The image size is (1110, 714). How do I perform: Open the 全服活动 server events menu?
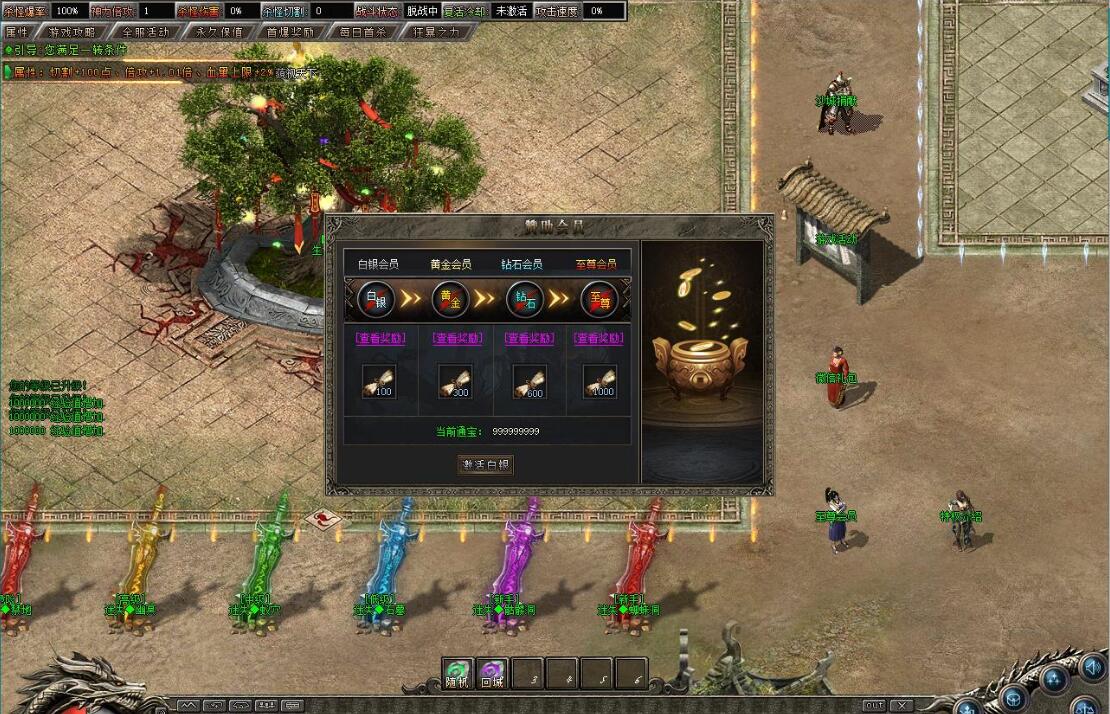(145, 31)
